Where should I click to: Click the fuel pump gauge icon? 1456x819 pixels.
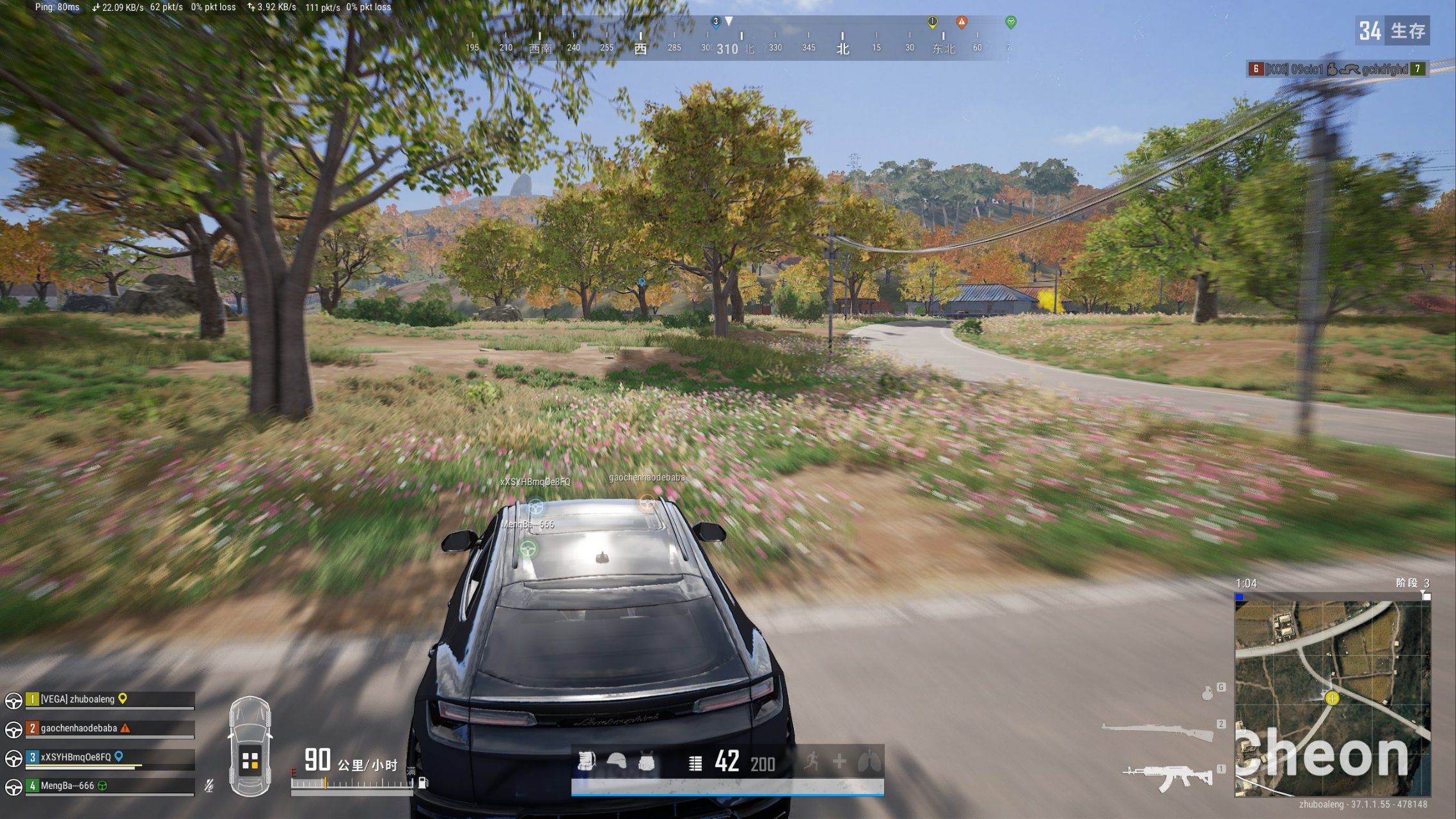[x=423, y=783]
